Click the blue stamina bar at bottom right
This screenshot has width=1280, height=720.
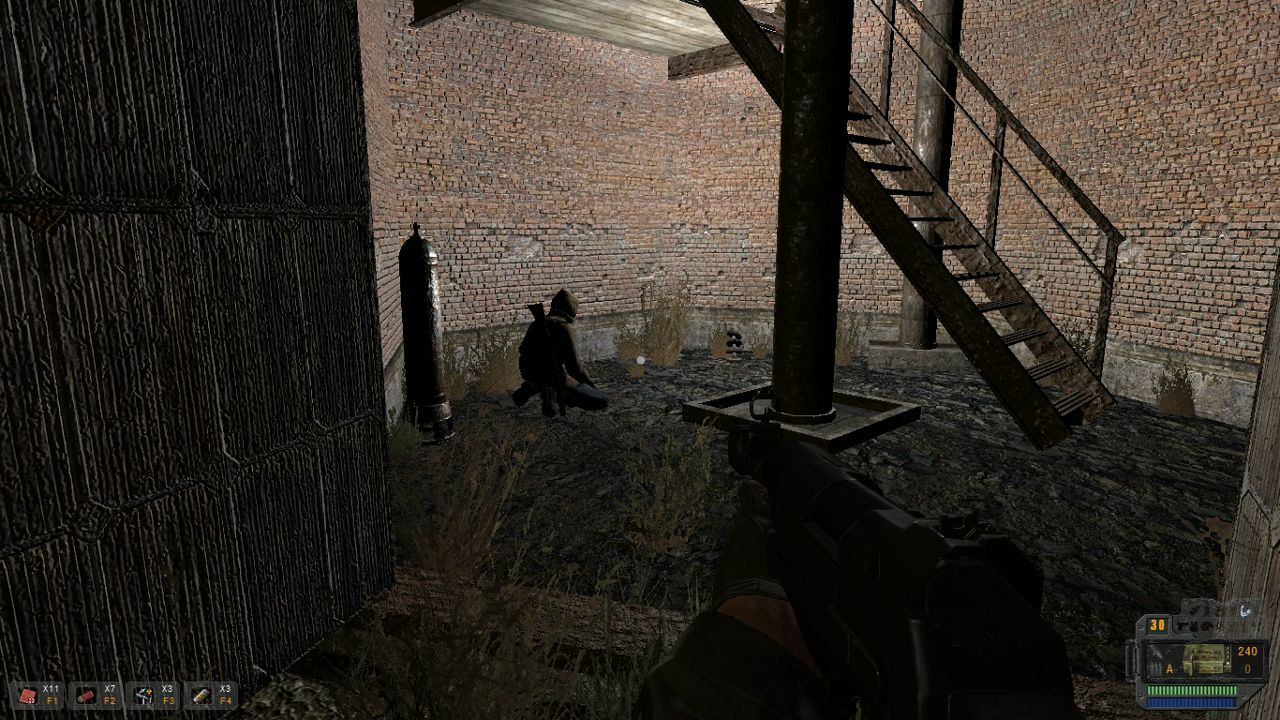pyautogui.click(x=1192, y=701)
